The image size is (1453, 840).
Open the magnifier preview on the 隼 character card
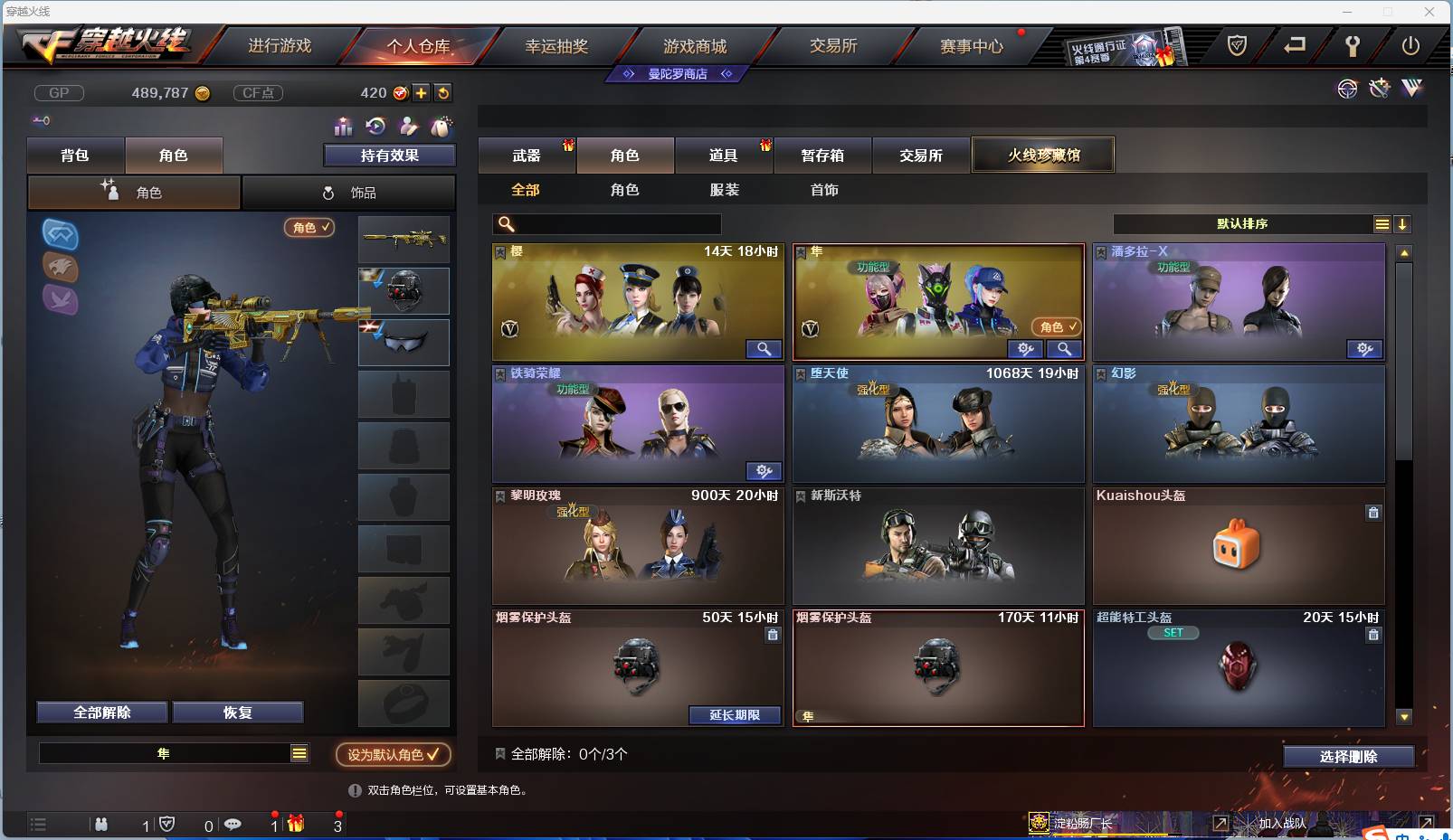pos(1065,349)
